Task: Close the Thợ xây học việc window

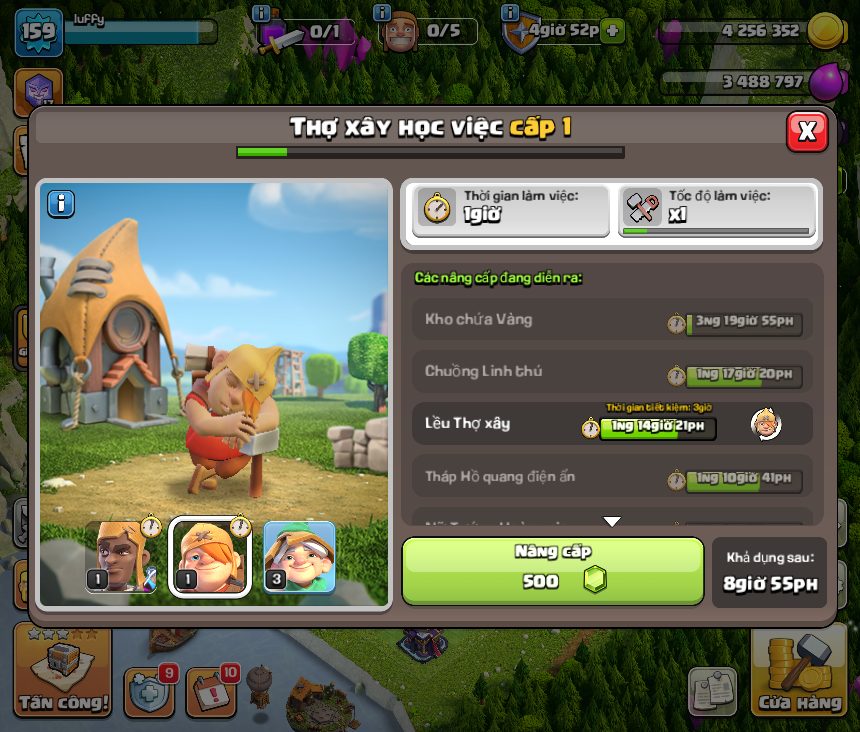Action: pos(807,131)
